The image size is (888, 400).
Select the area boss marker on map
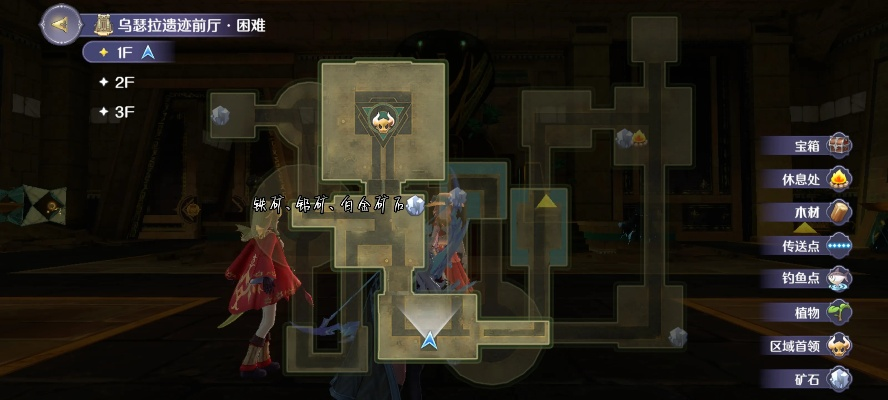click(x=381, y=124)
